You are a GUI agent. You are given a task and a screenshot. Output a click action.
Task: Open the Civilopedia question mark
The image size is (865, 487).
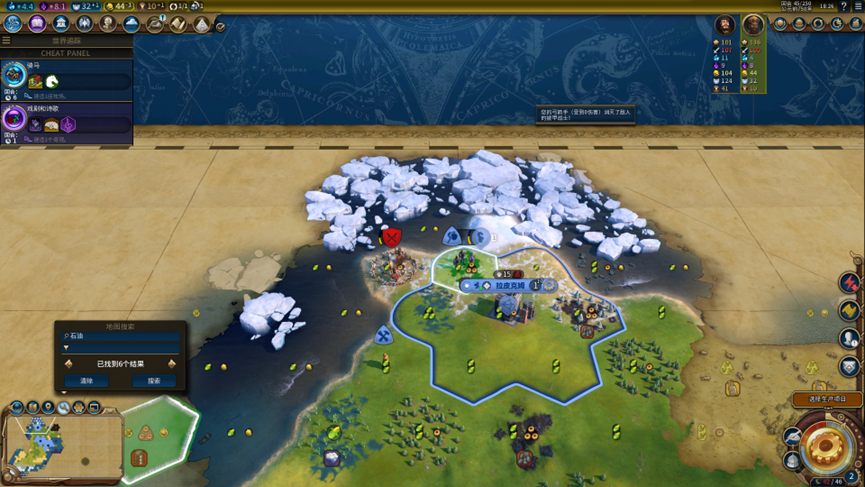pyautogui.click(x=844, y=6)
